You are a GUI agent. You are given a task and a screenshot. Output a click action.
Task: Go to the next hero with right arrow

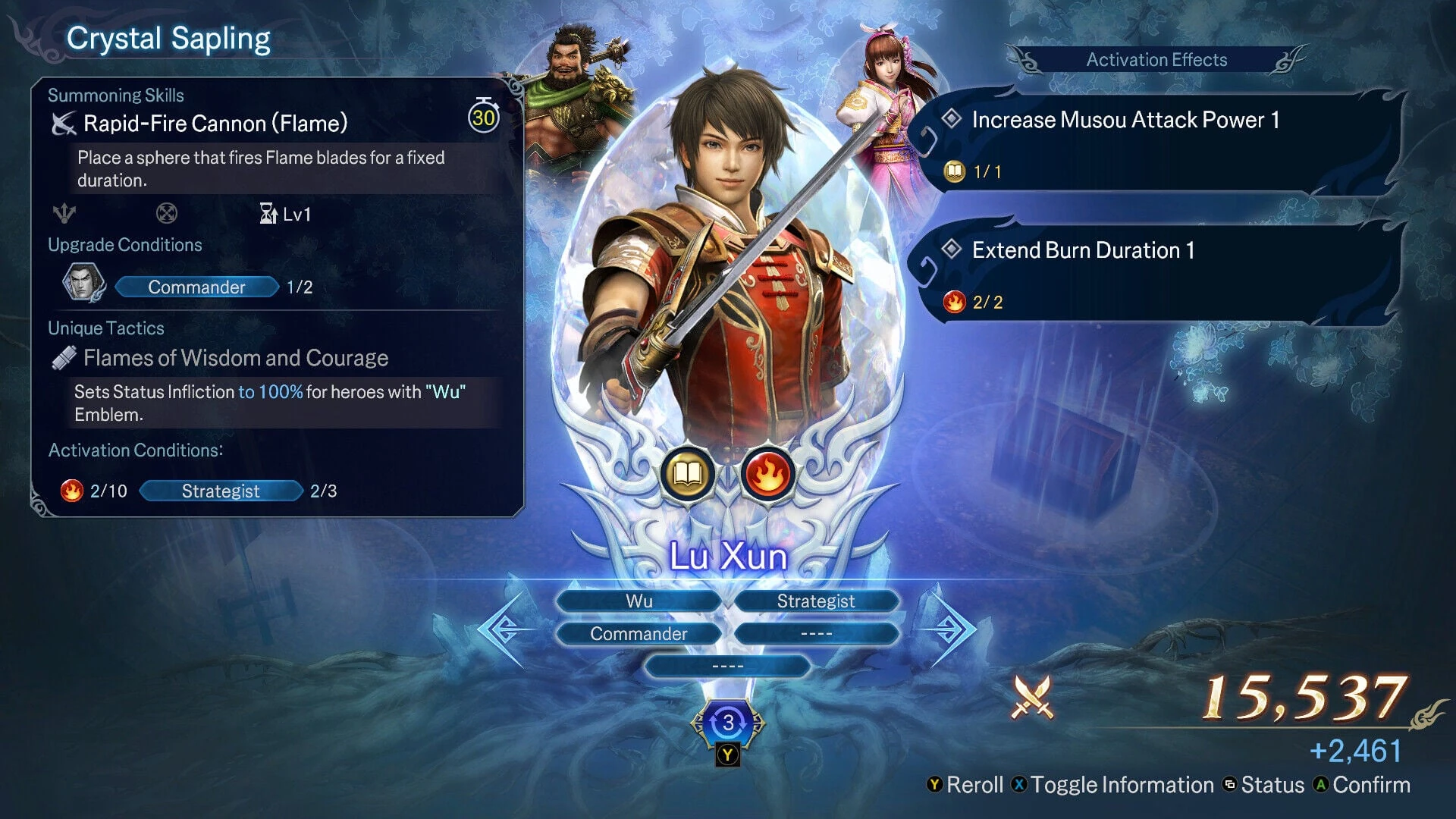tap(951, 629)
